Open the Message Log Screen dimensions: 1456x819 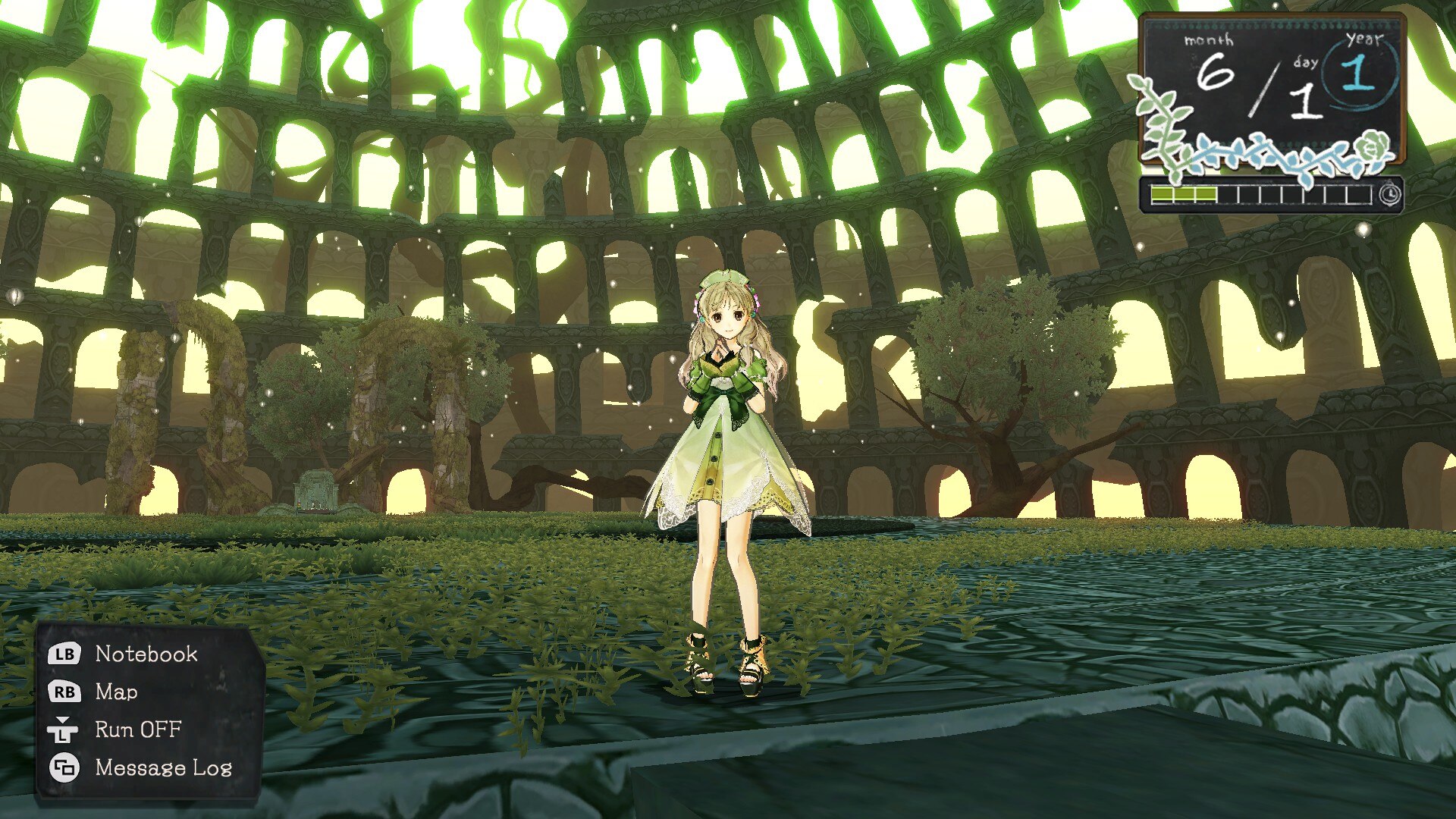click(x=164, y=767)
